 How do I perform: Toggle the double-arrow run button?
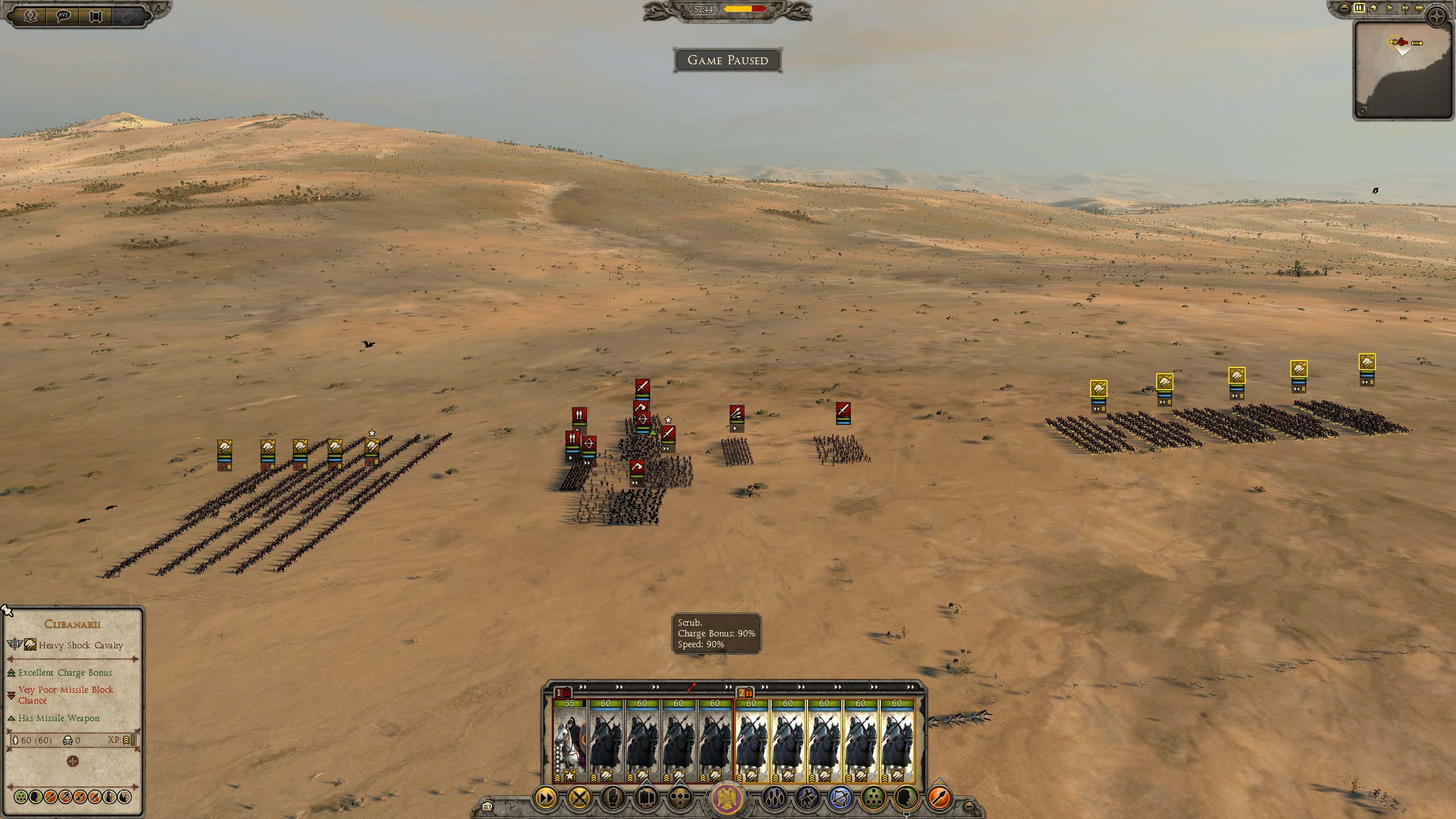point(545,798)
